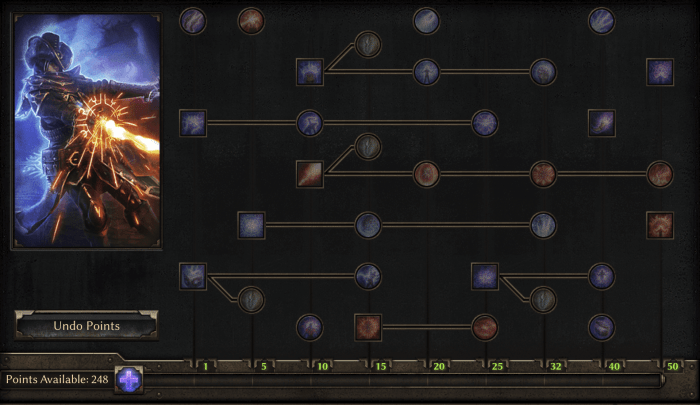700x405 pixels.
Task: Select the red round skill at mastery level 5
Action: point(251,20)
